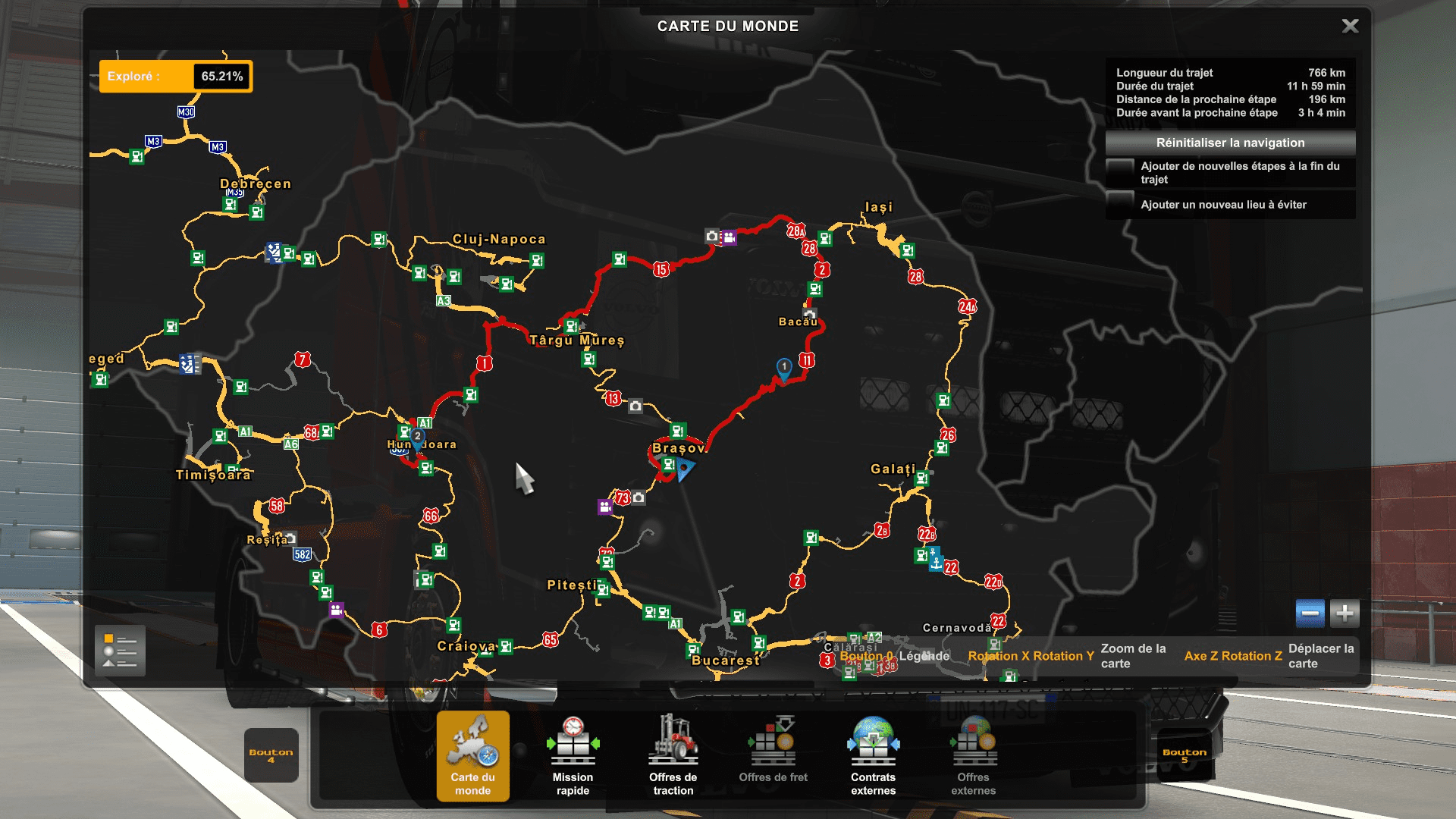Click the purple agency icon near Reșița

coord(337,610)
